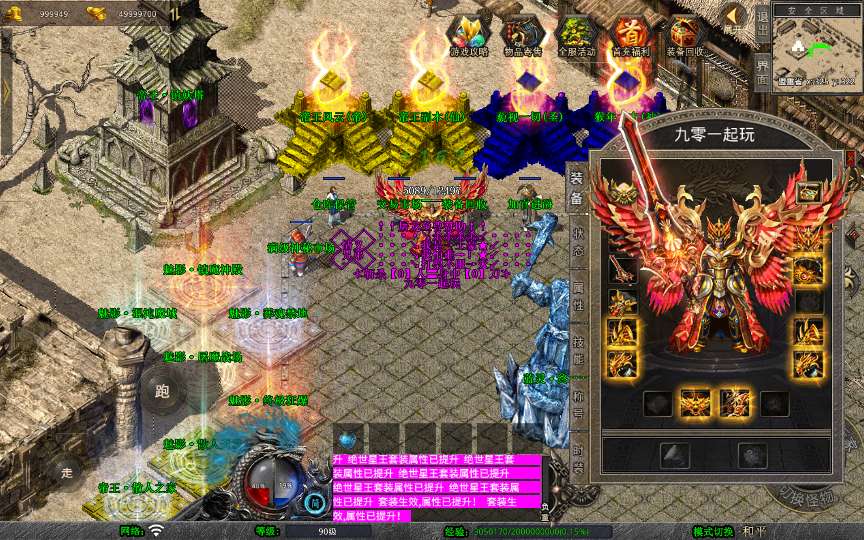This screenshot has height=540, width=864.
Task: Switch to the 状态 status tab
Action: (x=578, y=241)
